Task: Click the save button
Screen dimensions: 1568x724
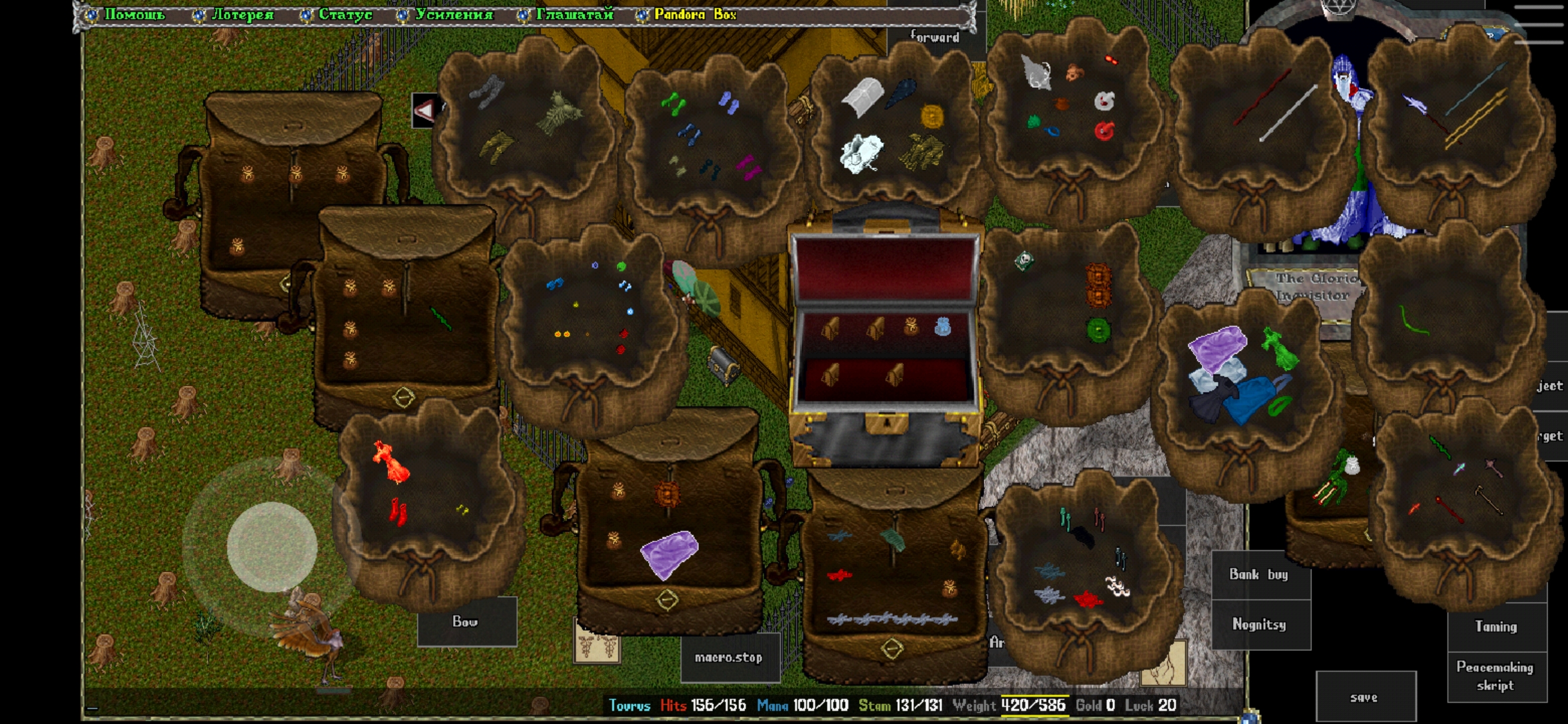Action: pos(1364,698)
